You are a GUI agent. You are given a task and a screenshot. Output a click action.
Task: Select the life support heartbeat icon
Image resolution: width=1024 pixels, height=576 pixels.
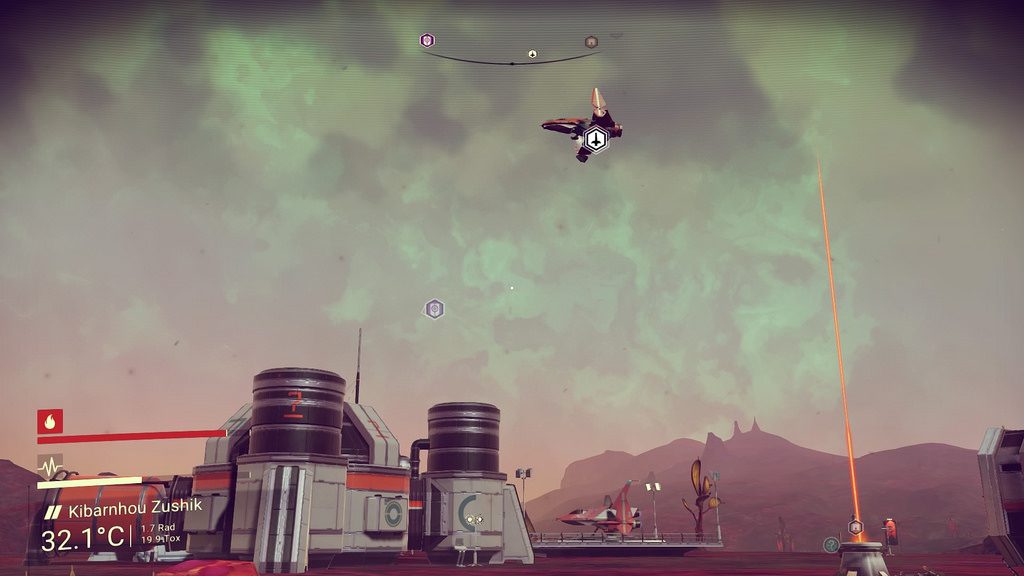[x=50, y=465]
